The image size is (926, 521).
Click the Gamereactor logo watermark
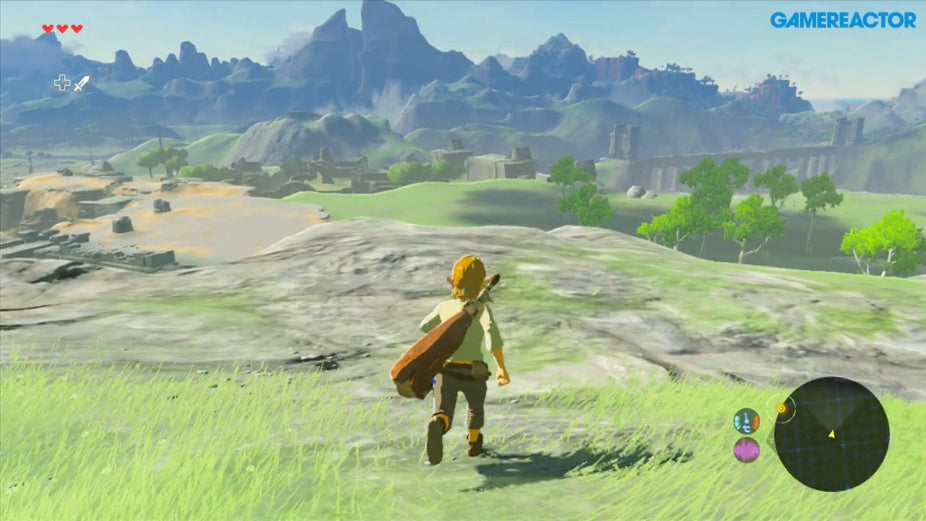click(842, 20)
